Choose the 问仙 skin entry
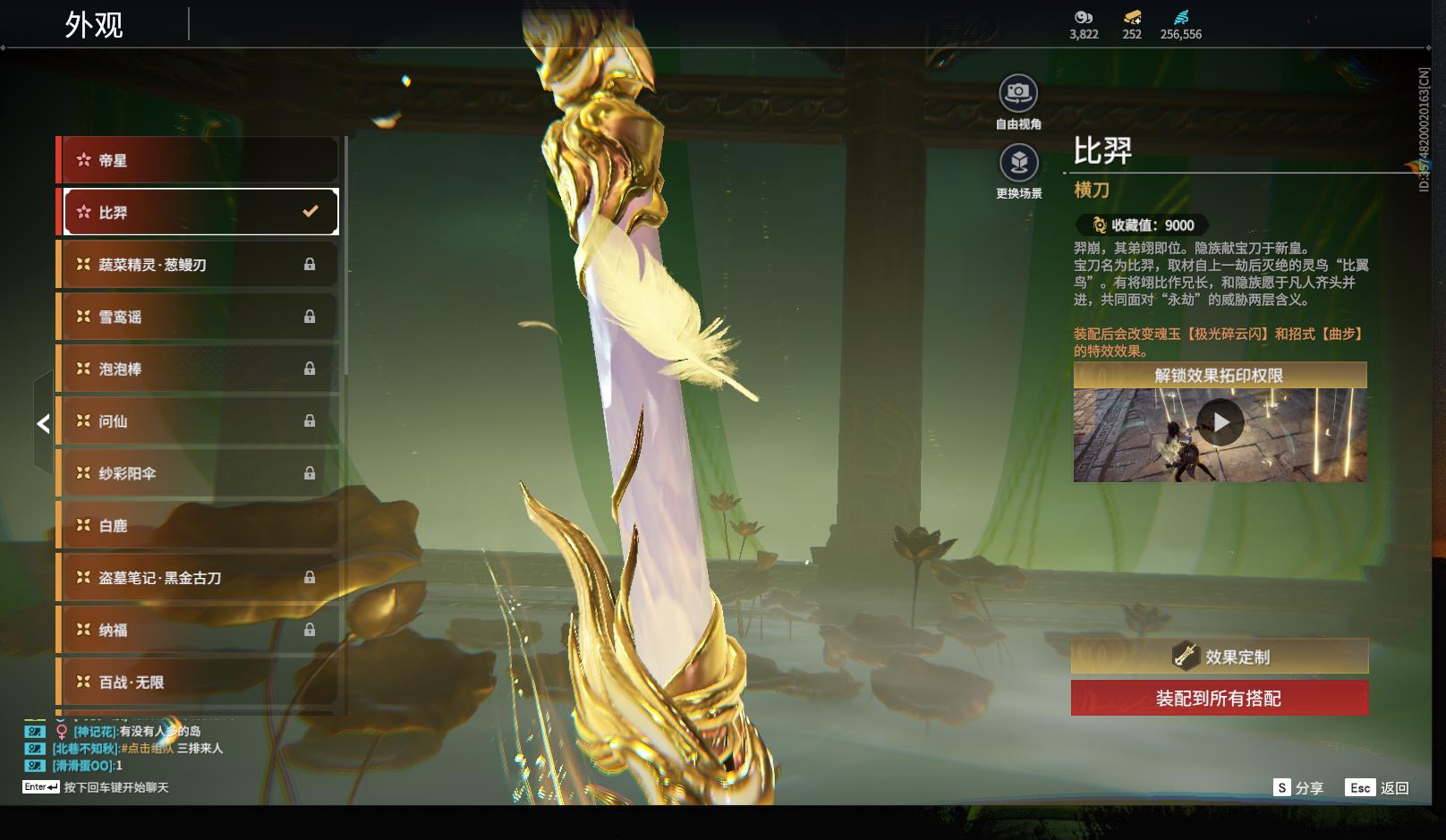Screen dimensions: 1446x840 (198, 420)
